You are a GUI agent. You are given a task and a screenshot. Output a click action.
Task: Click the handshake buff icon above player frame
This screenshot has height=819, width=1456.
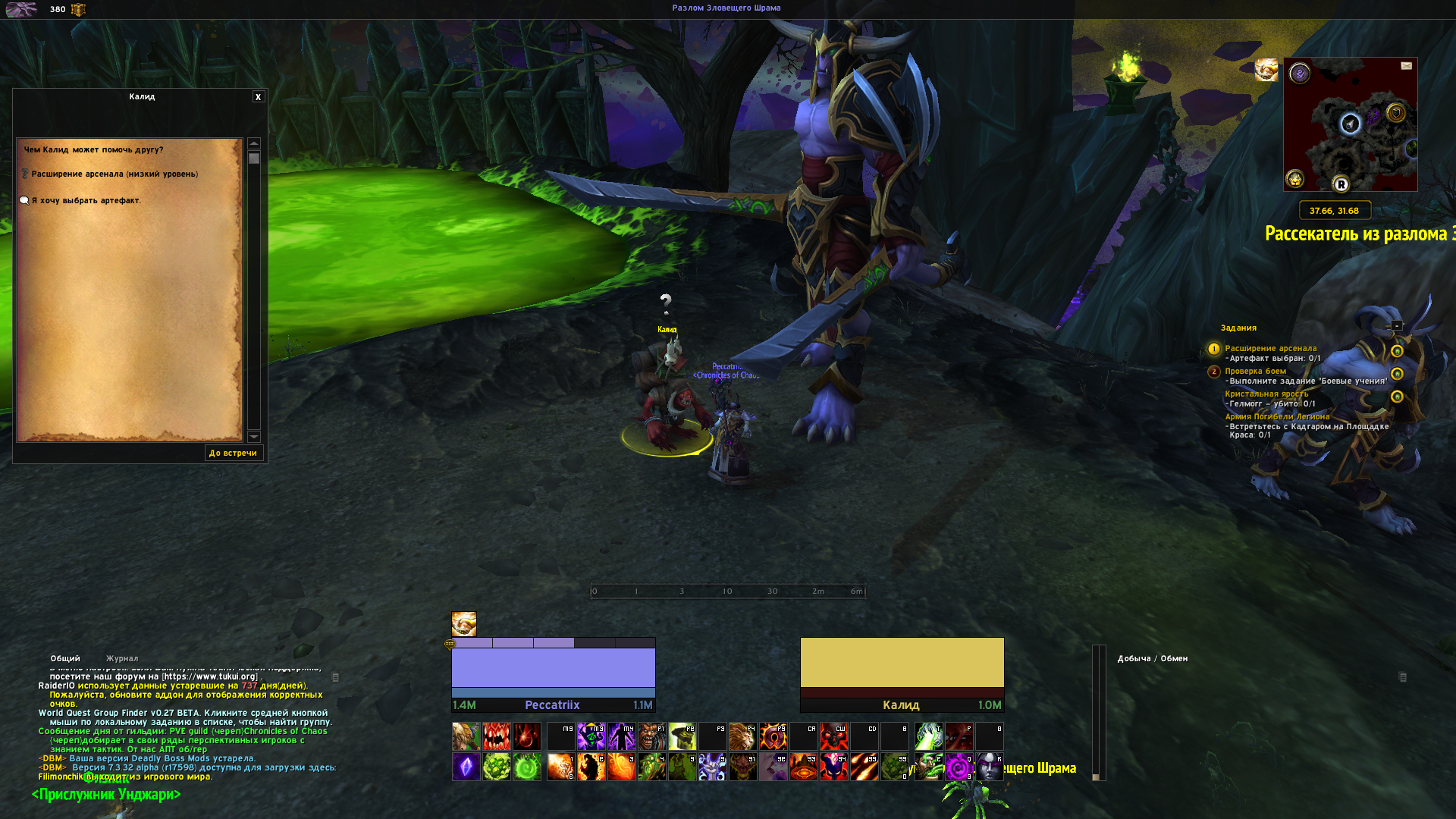click(x=464, y=624)
